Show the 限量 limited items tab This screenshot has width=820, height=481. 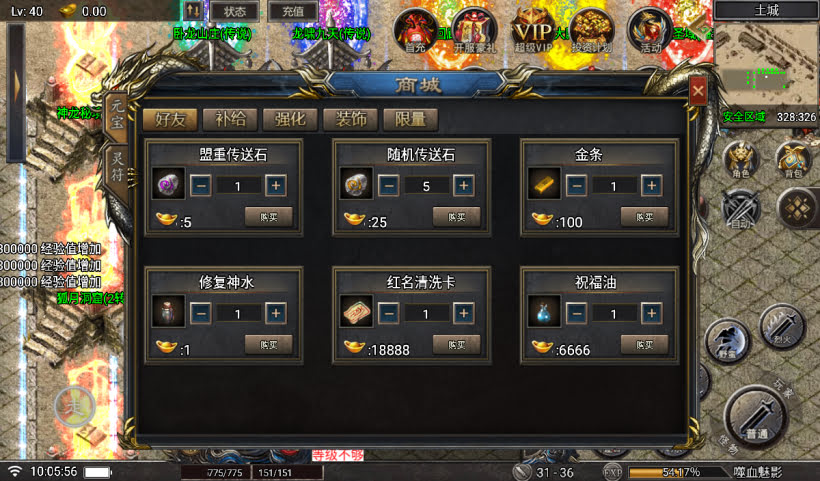410,119
